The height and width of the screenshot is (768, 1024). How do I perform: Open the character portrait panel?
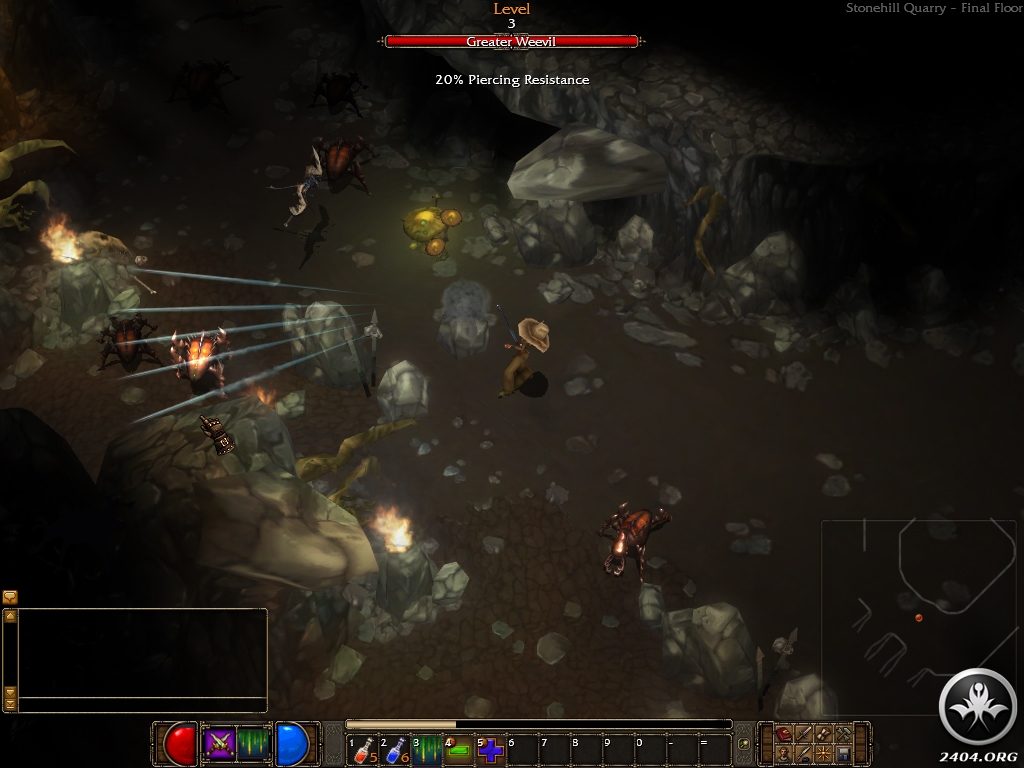[782, 753]
